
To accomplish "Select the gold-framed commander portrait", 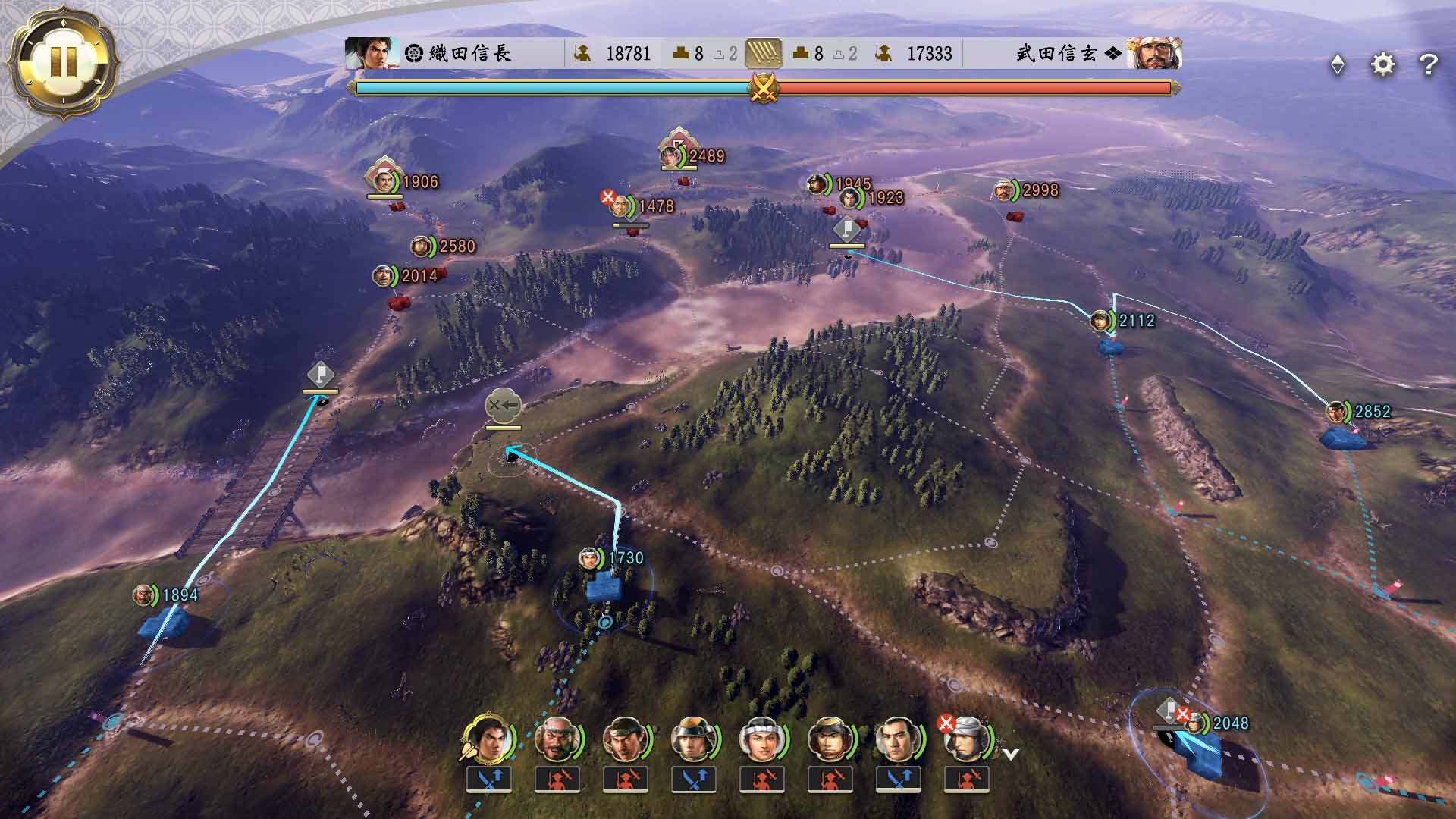I will [488, 738].
